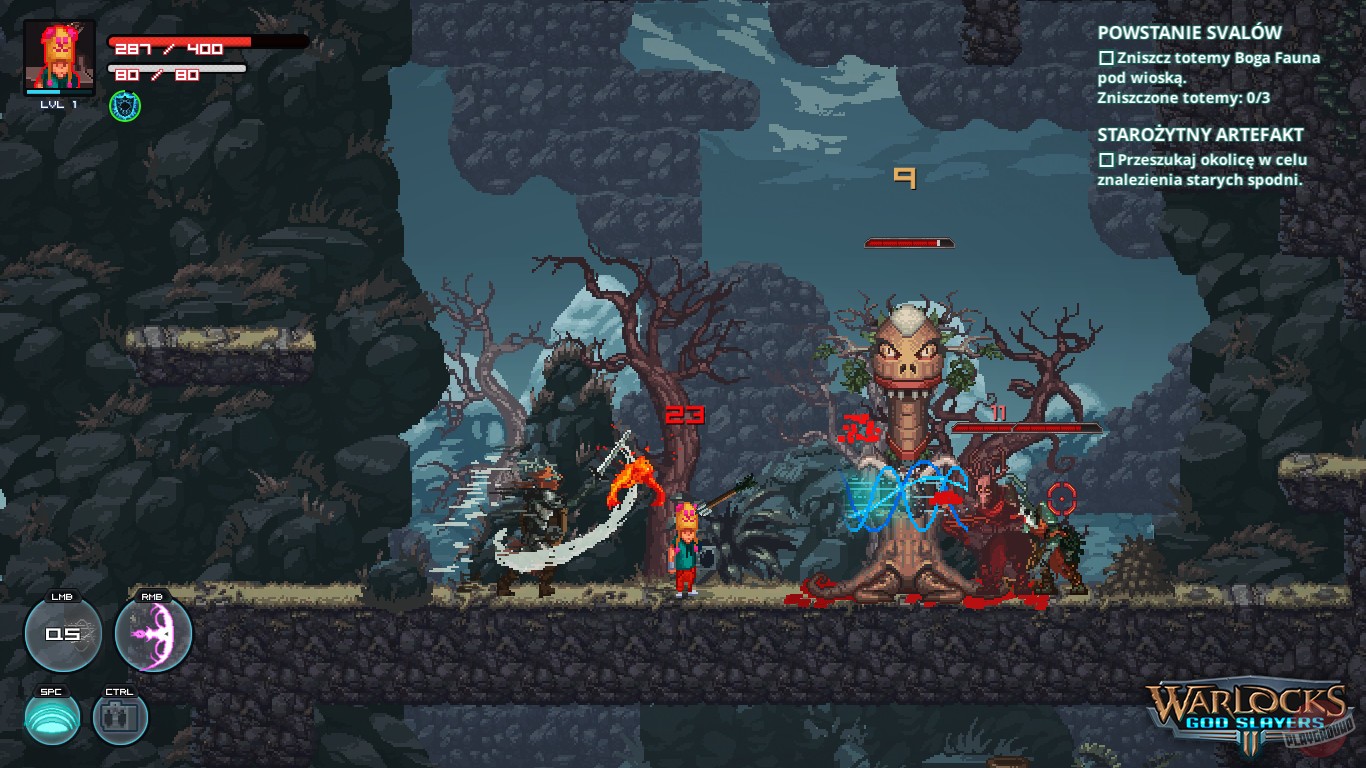Click the LVL 1 label under the portrait
1366x768 pixels.
coord(58,103)
